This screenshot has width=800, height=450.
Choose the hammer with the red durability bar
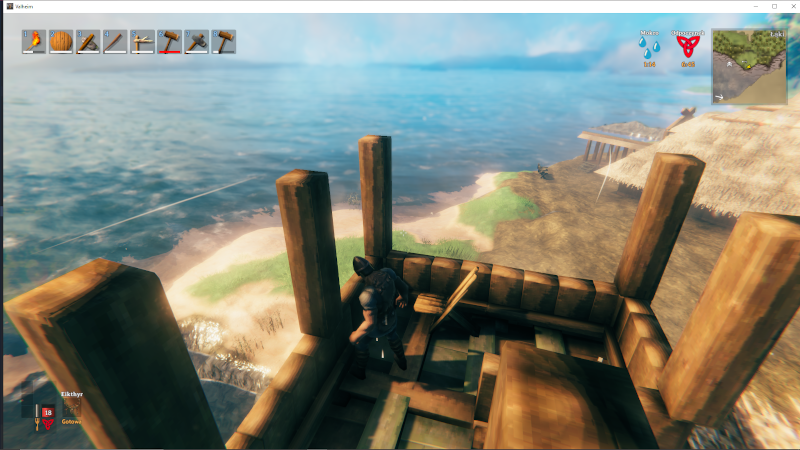[x=169, y=41]
